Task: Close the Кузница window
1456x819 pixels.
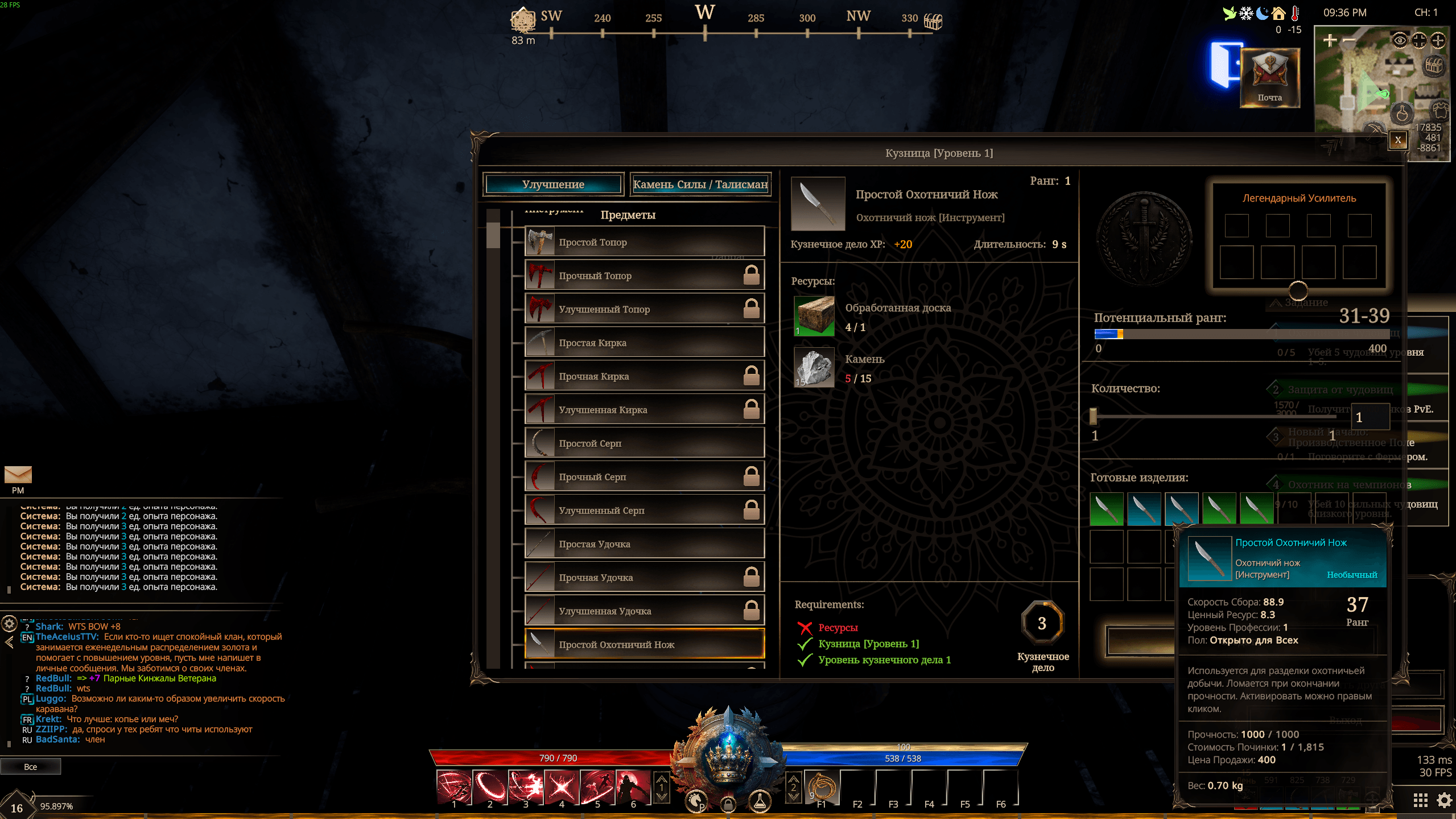Action: tap(1397, 139)
